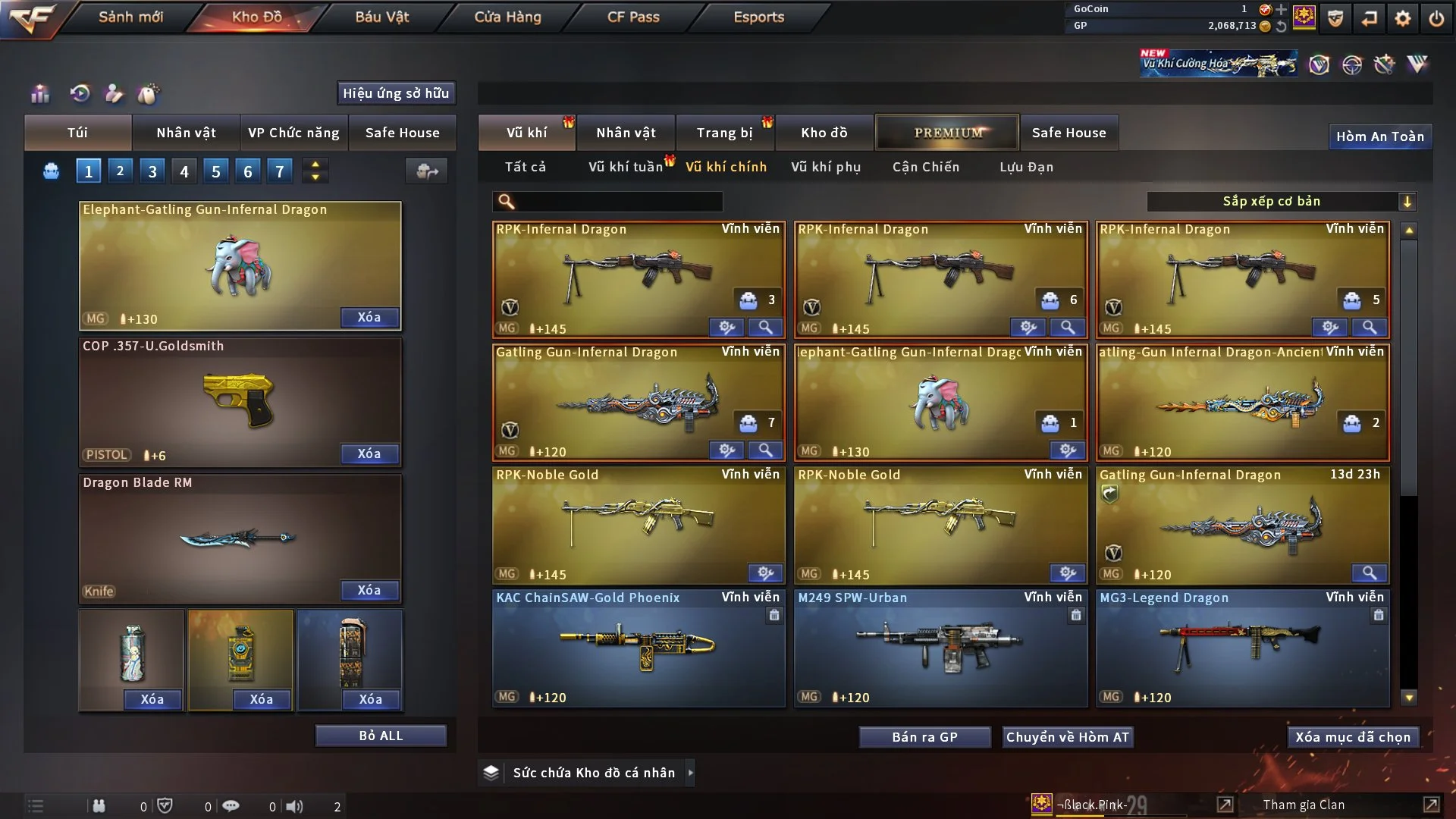1456x819 pixels.
Task: Click Chuyển về Hòm AT button
Action: tap(1067, 737)
